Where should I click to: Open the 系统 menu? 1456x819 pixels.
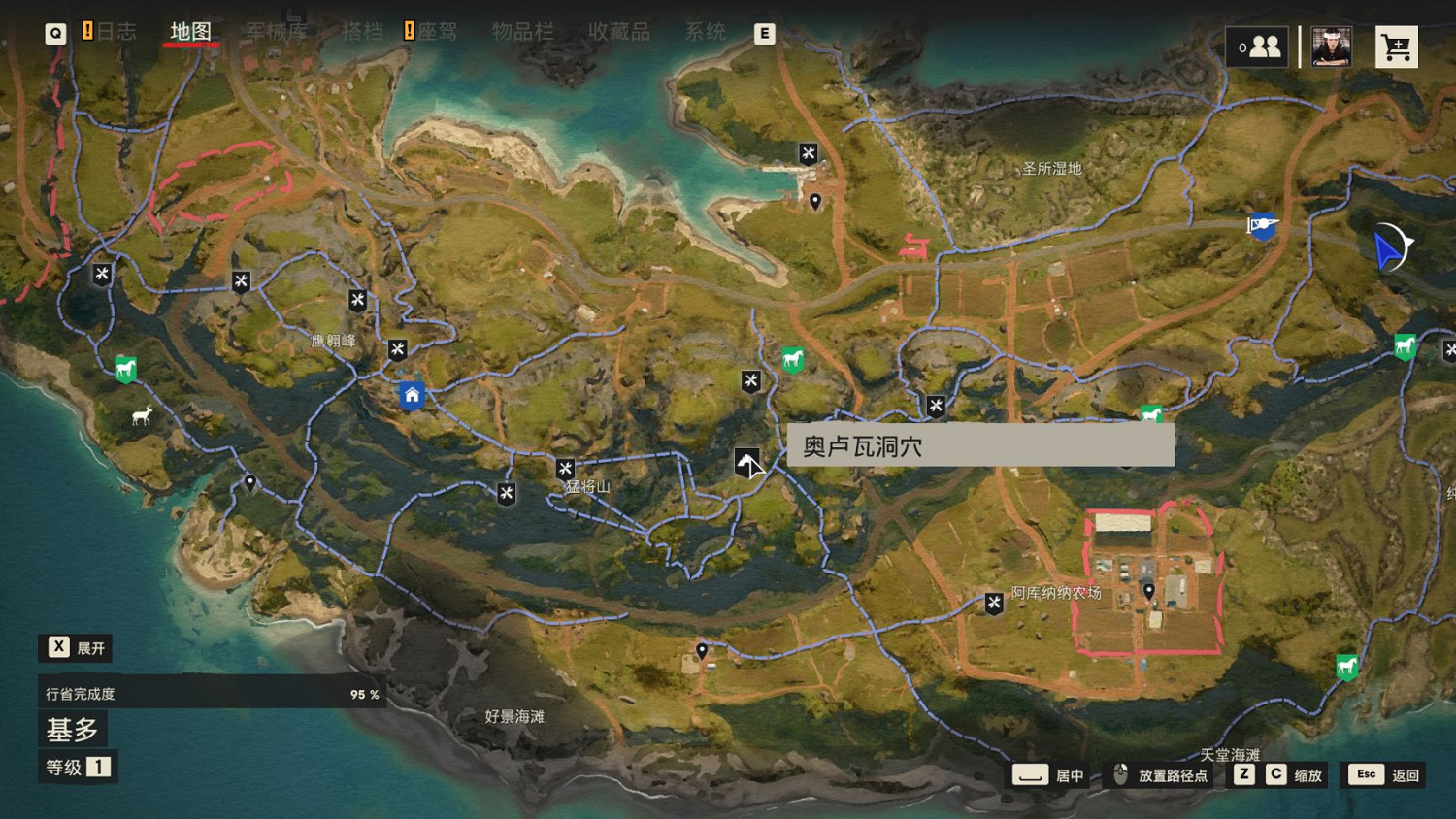(706, 31)
